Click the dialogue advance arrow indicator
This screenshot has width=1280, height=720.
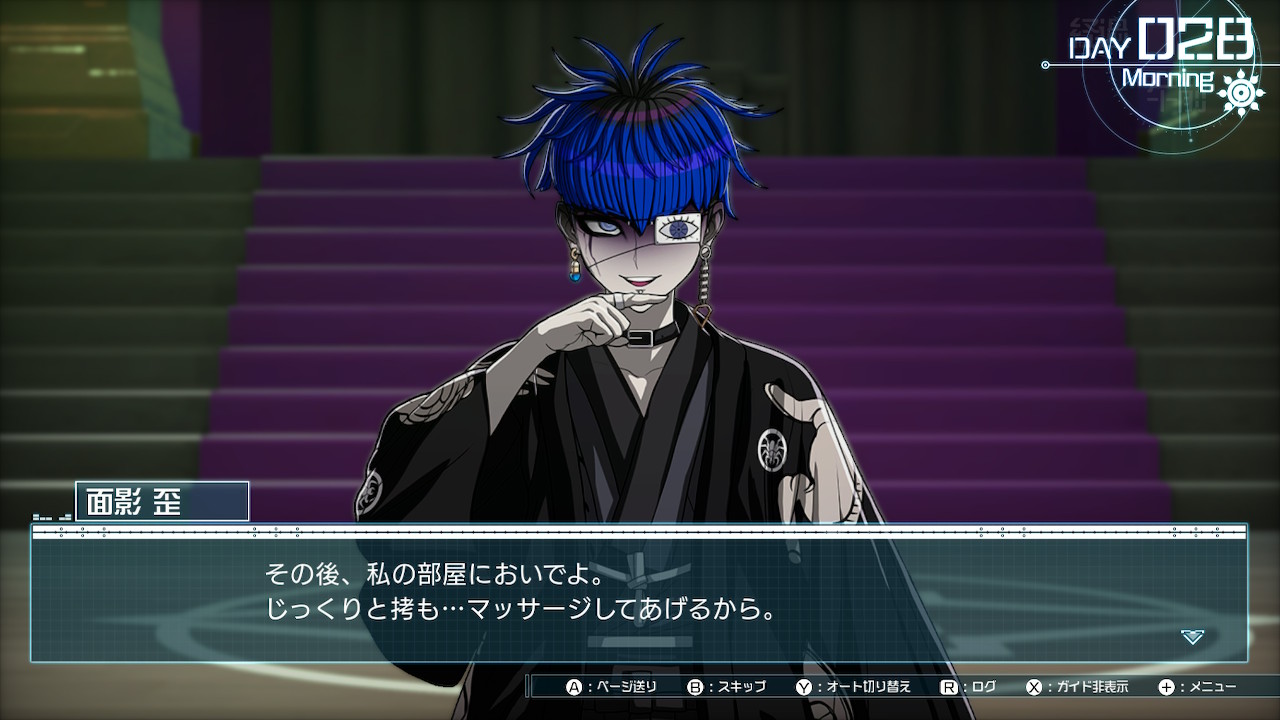pos(1192,636)
